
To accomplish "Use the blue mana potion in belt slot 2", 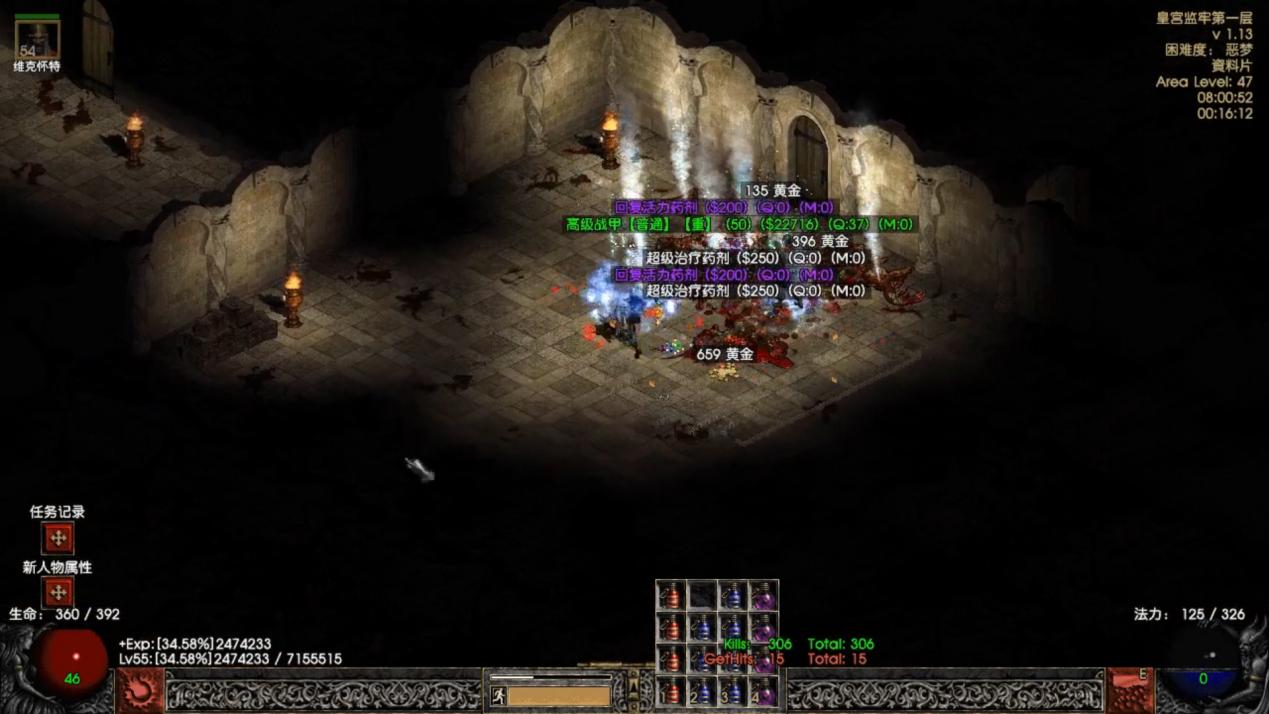I will pyautogui.click(x=702, y=690).
